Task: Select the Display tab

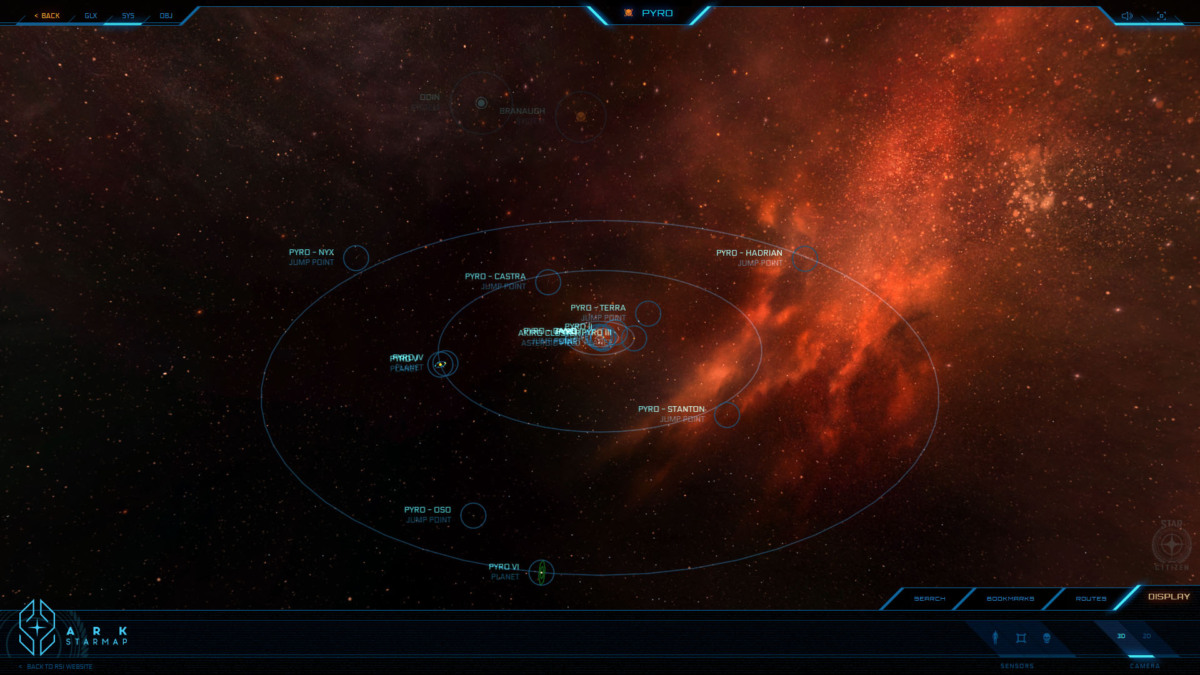Action: click(1168, 597)
